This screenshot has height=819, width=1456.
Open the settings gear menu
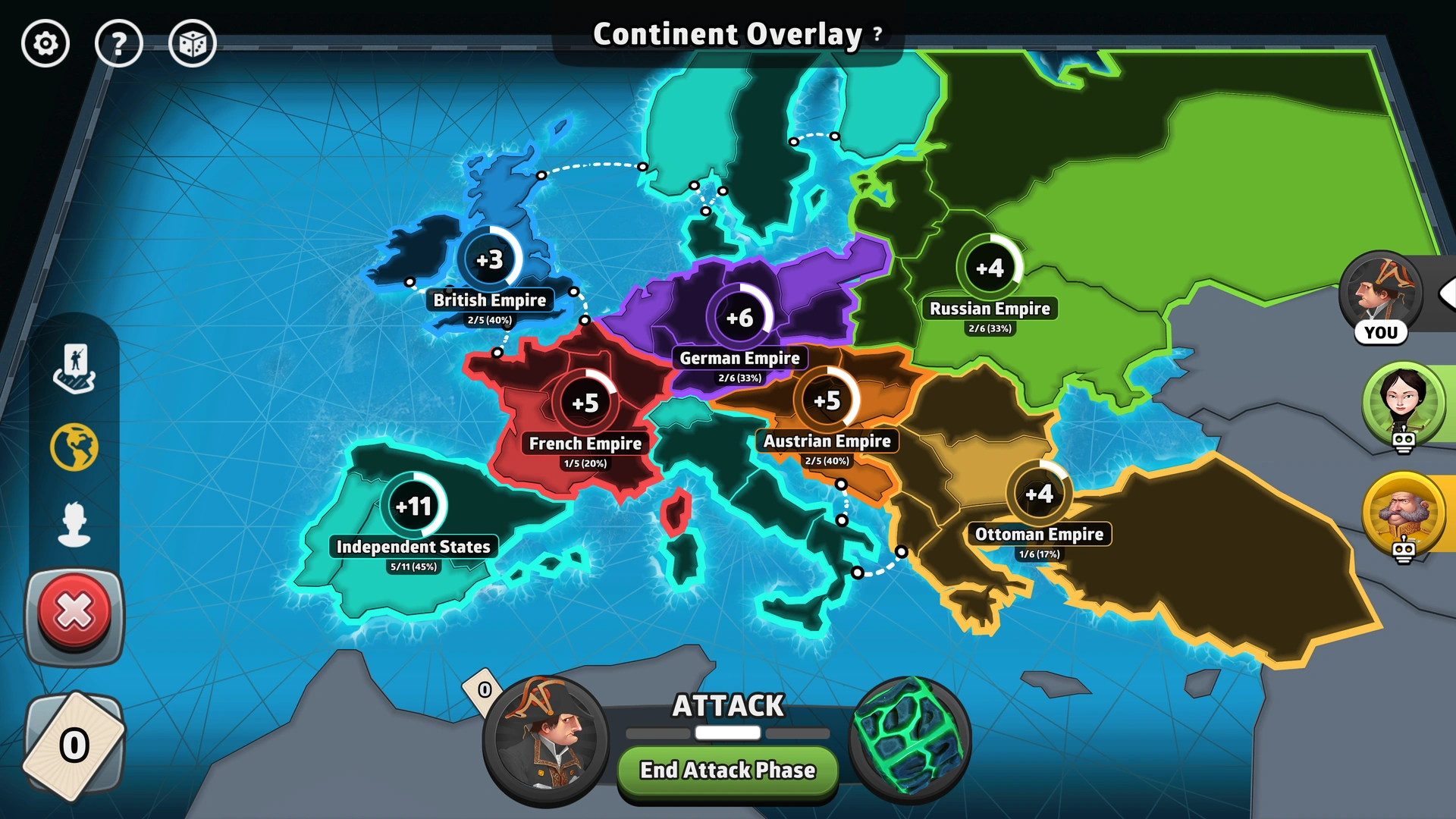tap(45, 44)
